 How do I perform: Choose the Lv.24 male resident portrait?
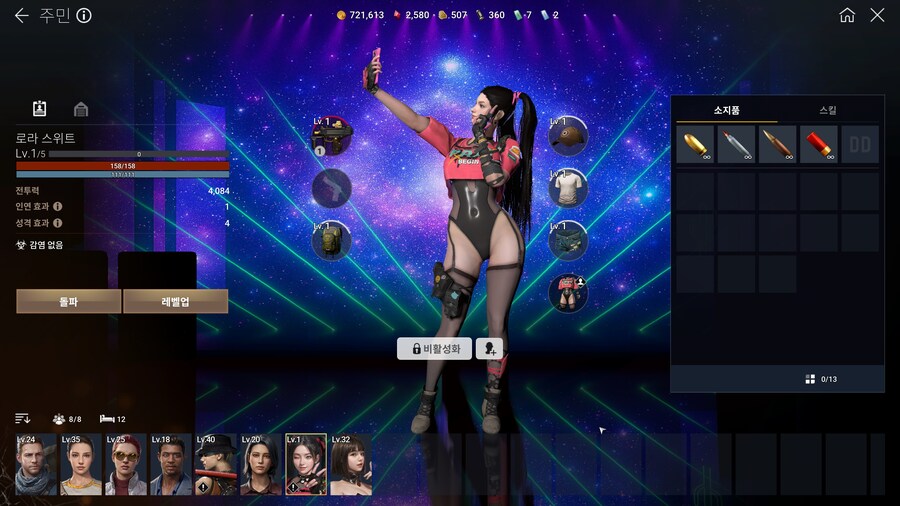click(36, 464)
